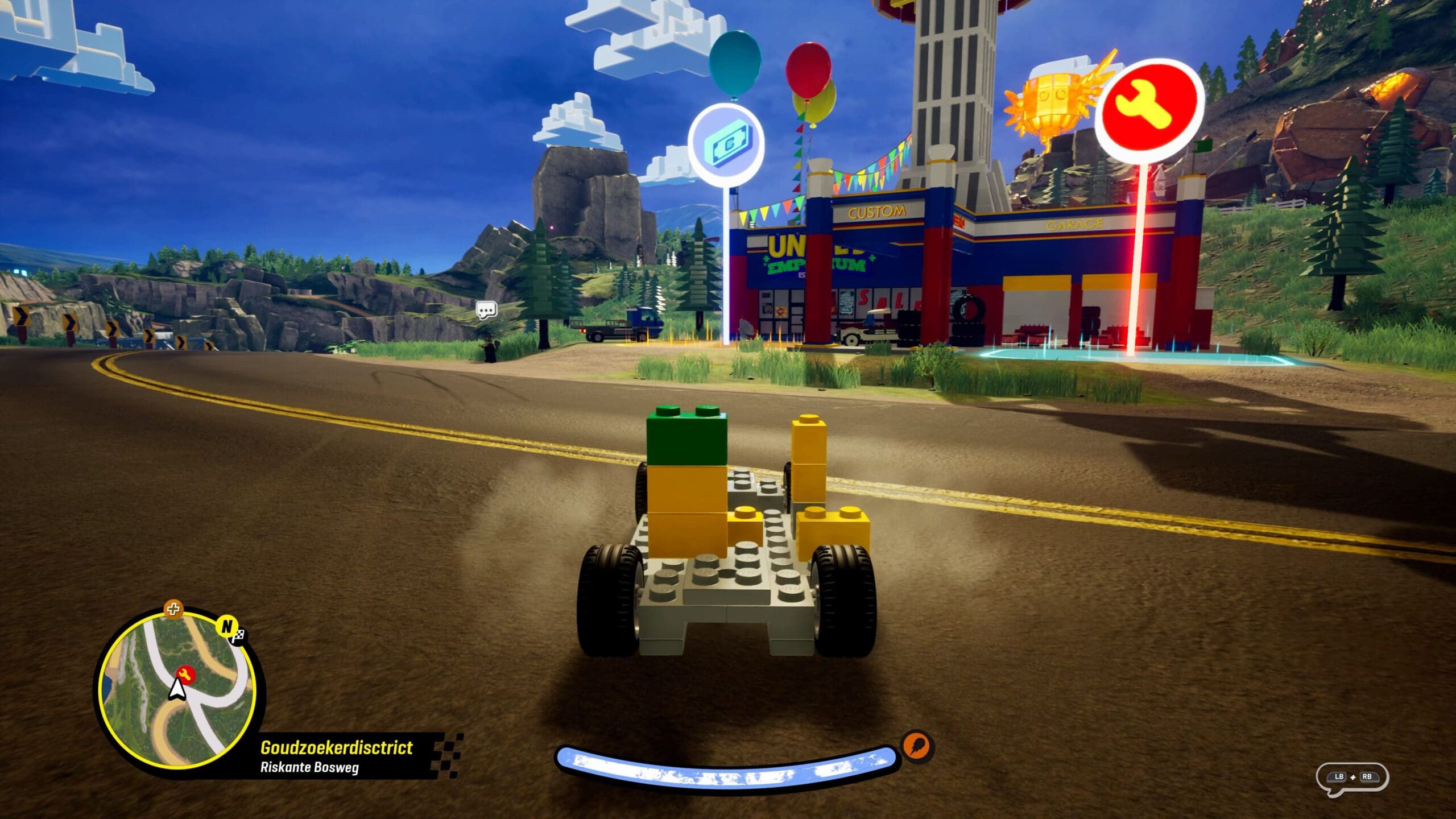Click the plus zoom icon on the minimap

tap(173, 610)
